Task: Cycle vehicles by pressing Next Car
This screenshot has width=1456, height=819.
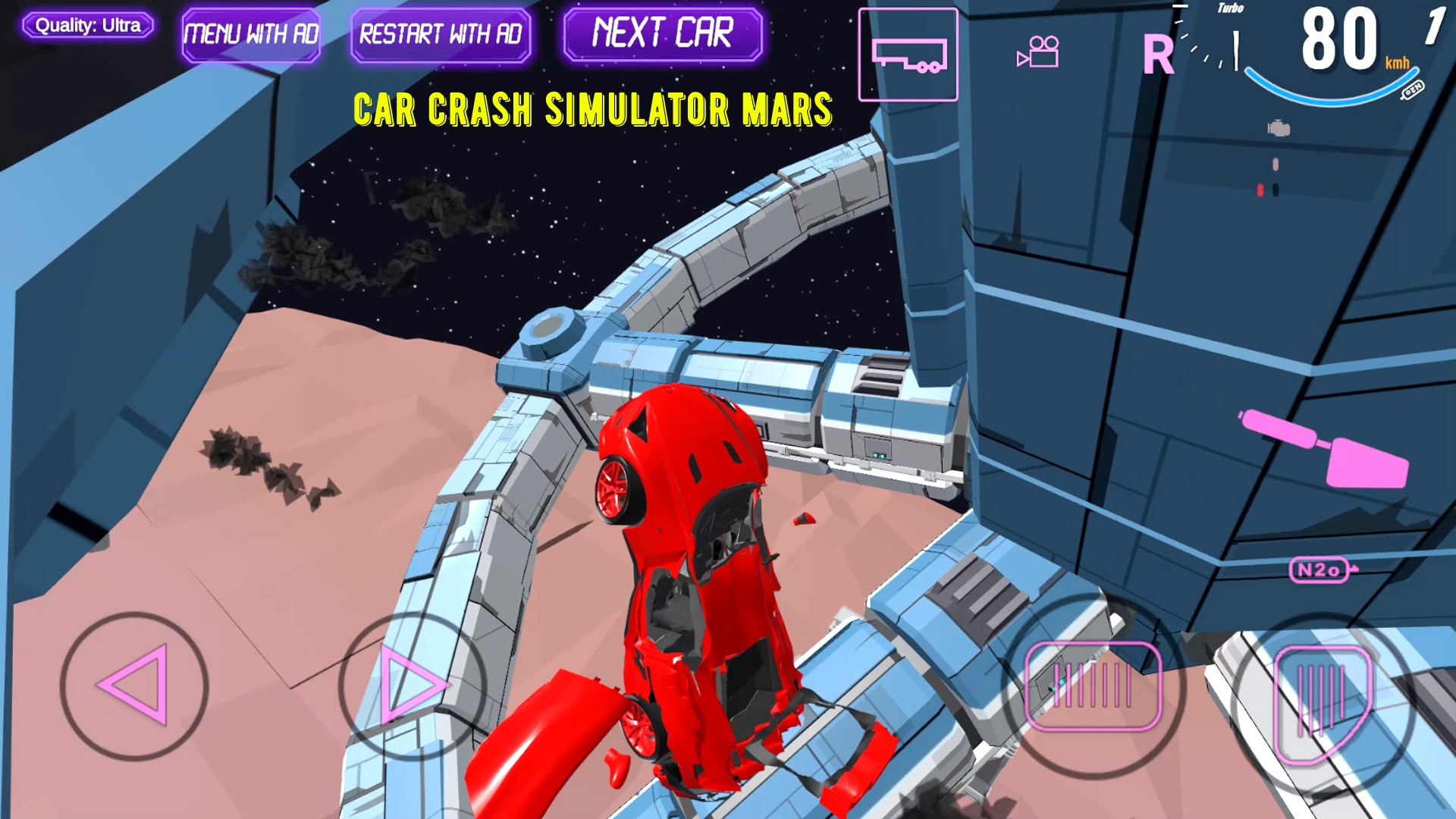Action: (x=663, y=32)
